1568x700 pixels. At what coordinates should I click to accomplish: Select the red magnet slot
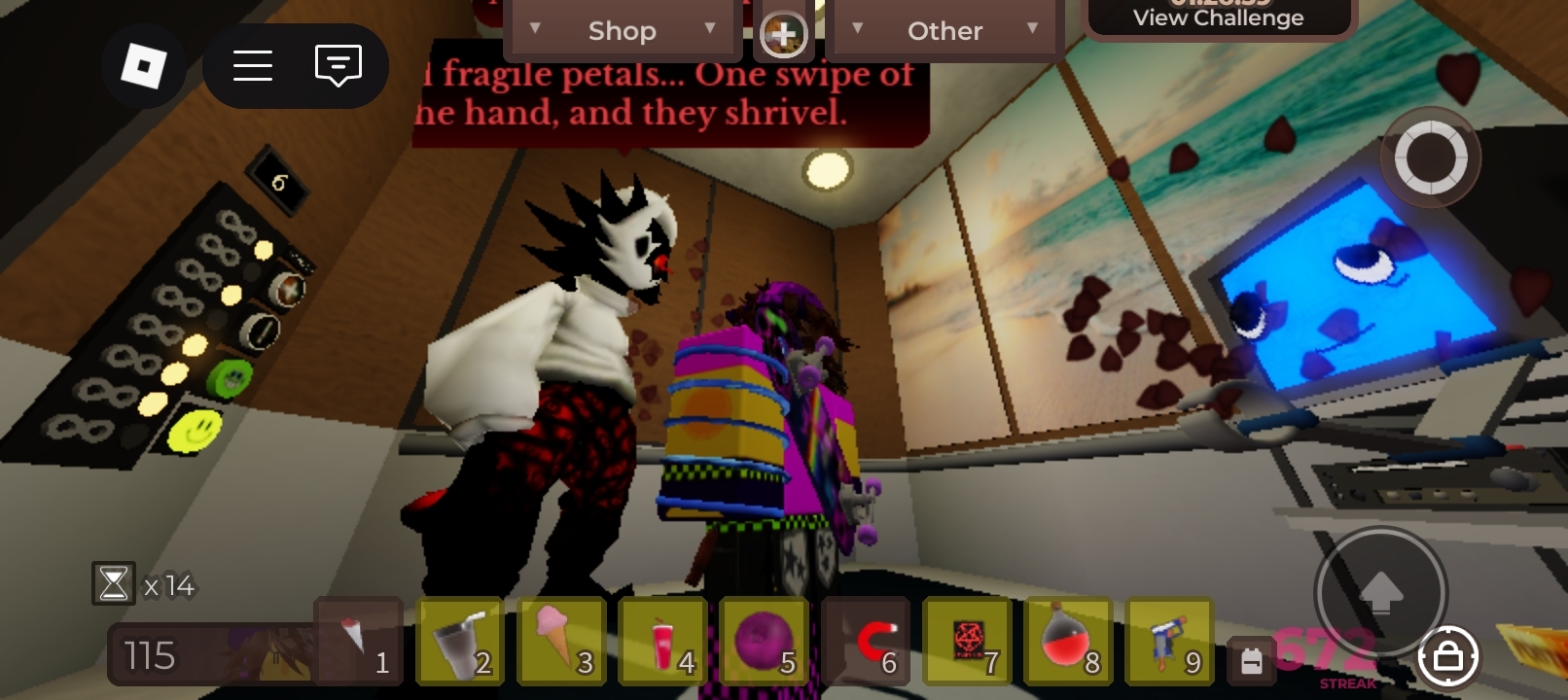pyautogui.click(x=866, y=642)
